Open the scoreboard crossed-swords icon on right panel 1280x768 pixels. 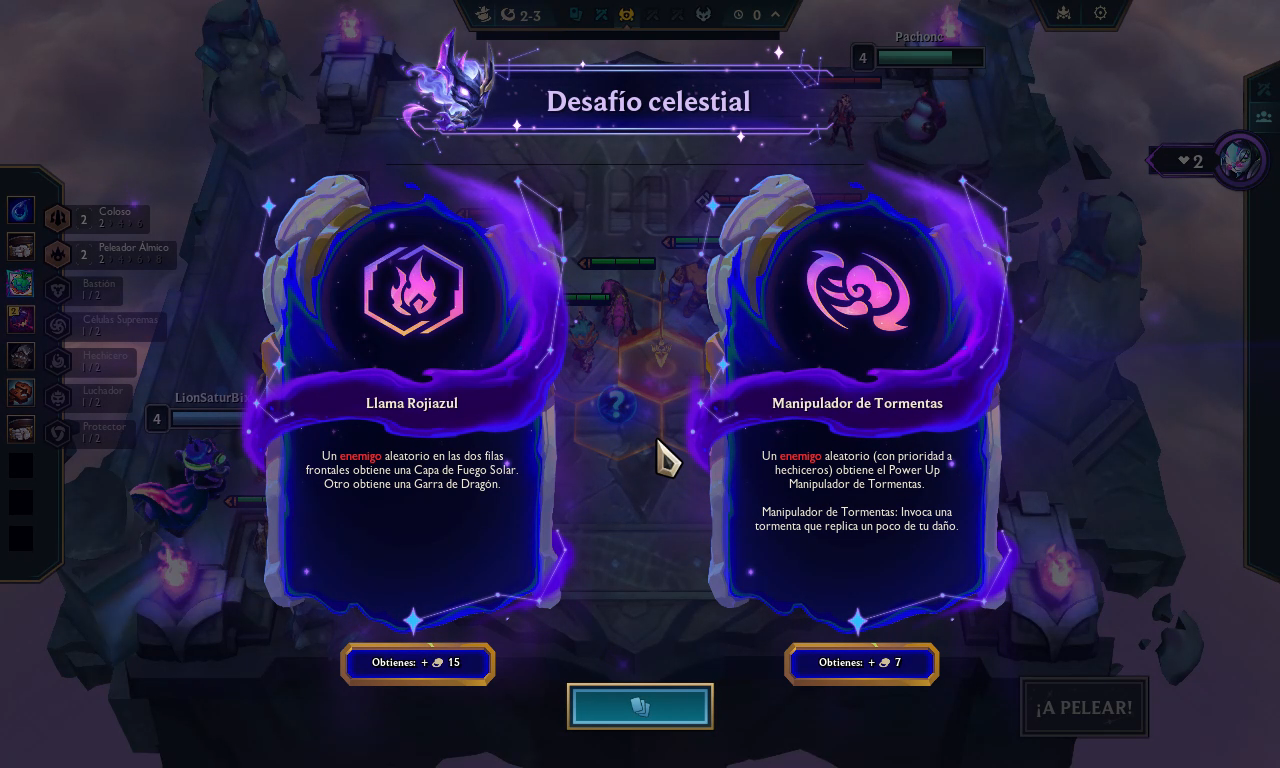(x=1263, y=89)
